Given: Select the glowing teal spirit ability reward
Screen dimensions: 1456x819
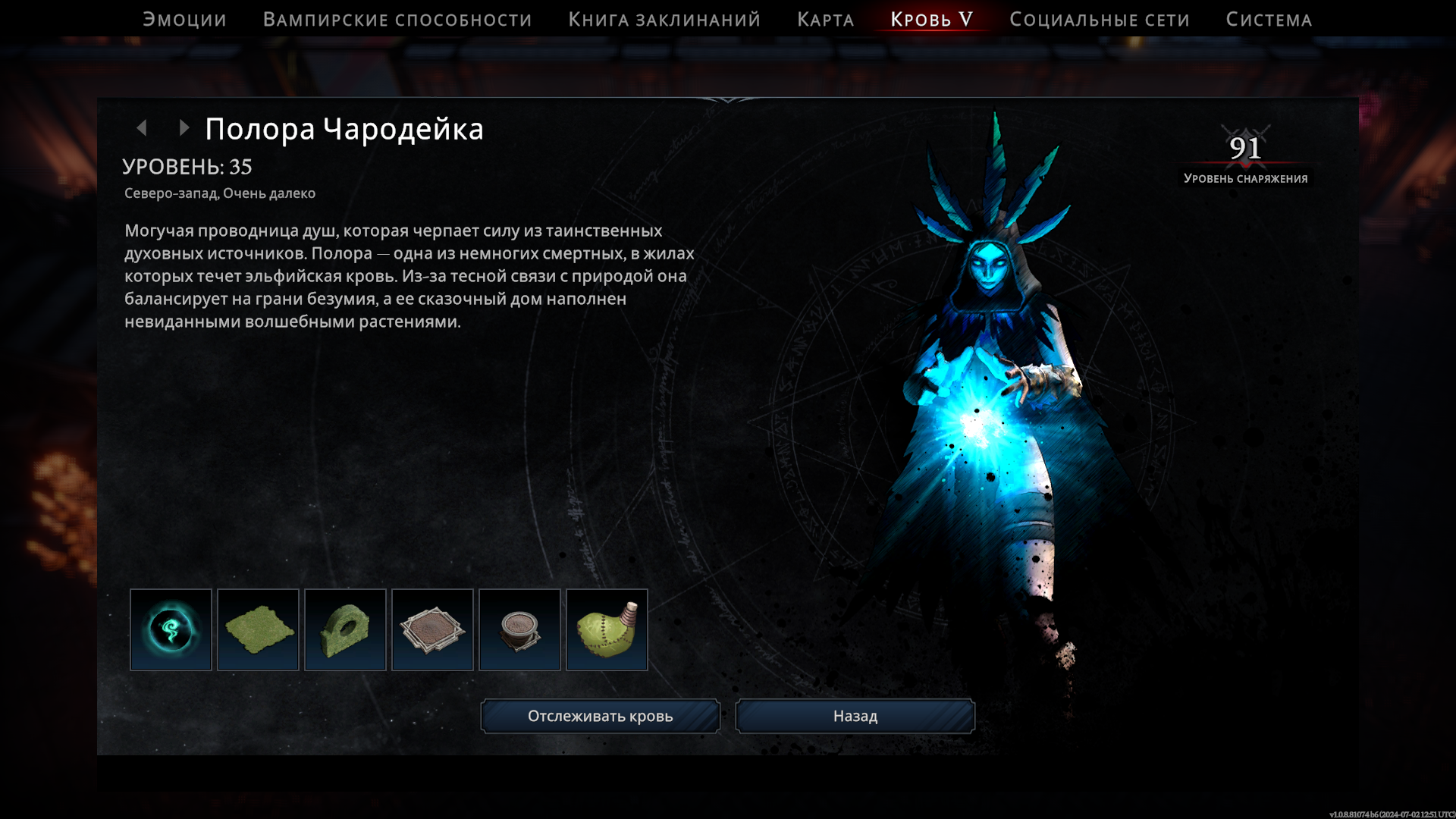Looking at the screenshot, I should click(171, 629).
